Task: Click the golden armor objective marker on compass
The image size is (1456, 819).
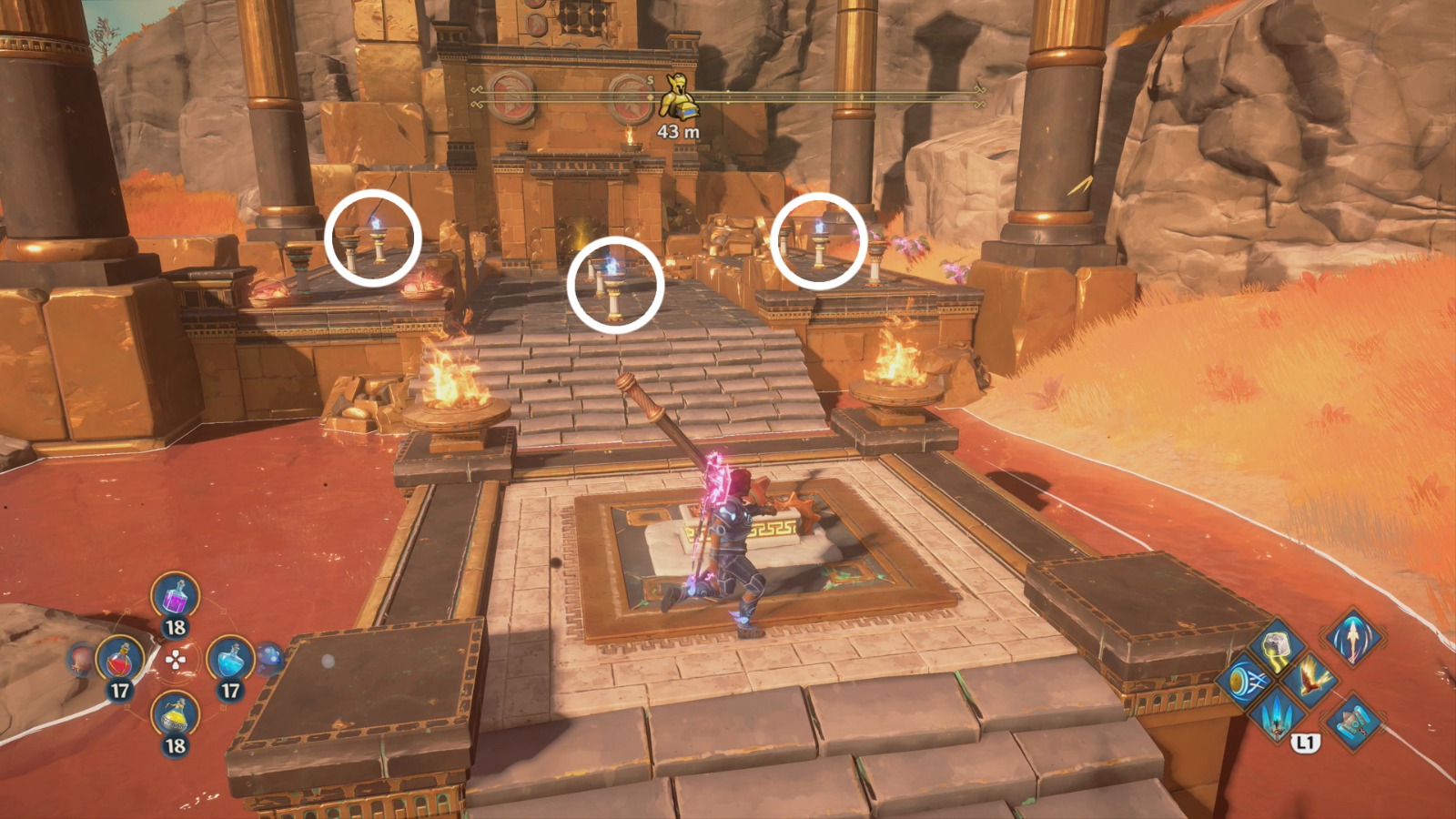Action: pyautogui.click(x=677, y=94)
